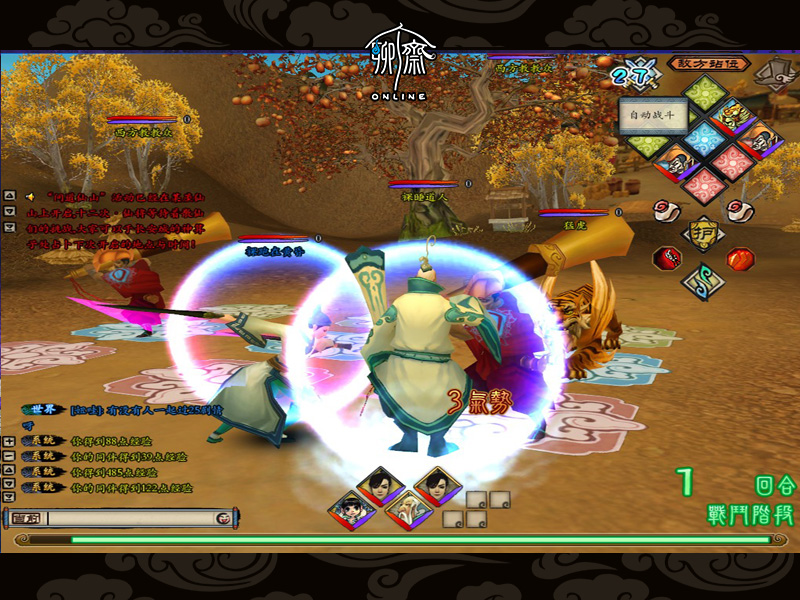Select the chibi girl party portrait
Screen dimensions: 800x600
350,510
